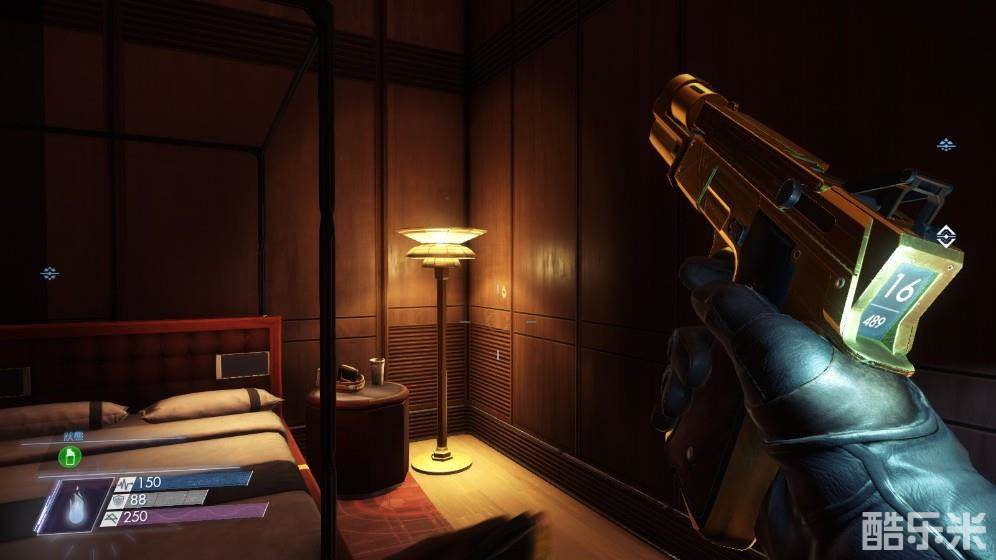Click the green status effect icon

69,457
